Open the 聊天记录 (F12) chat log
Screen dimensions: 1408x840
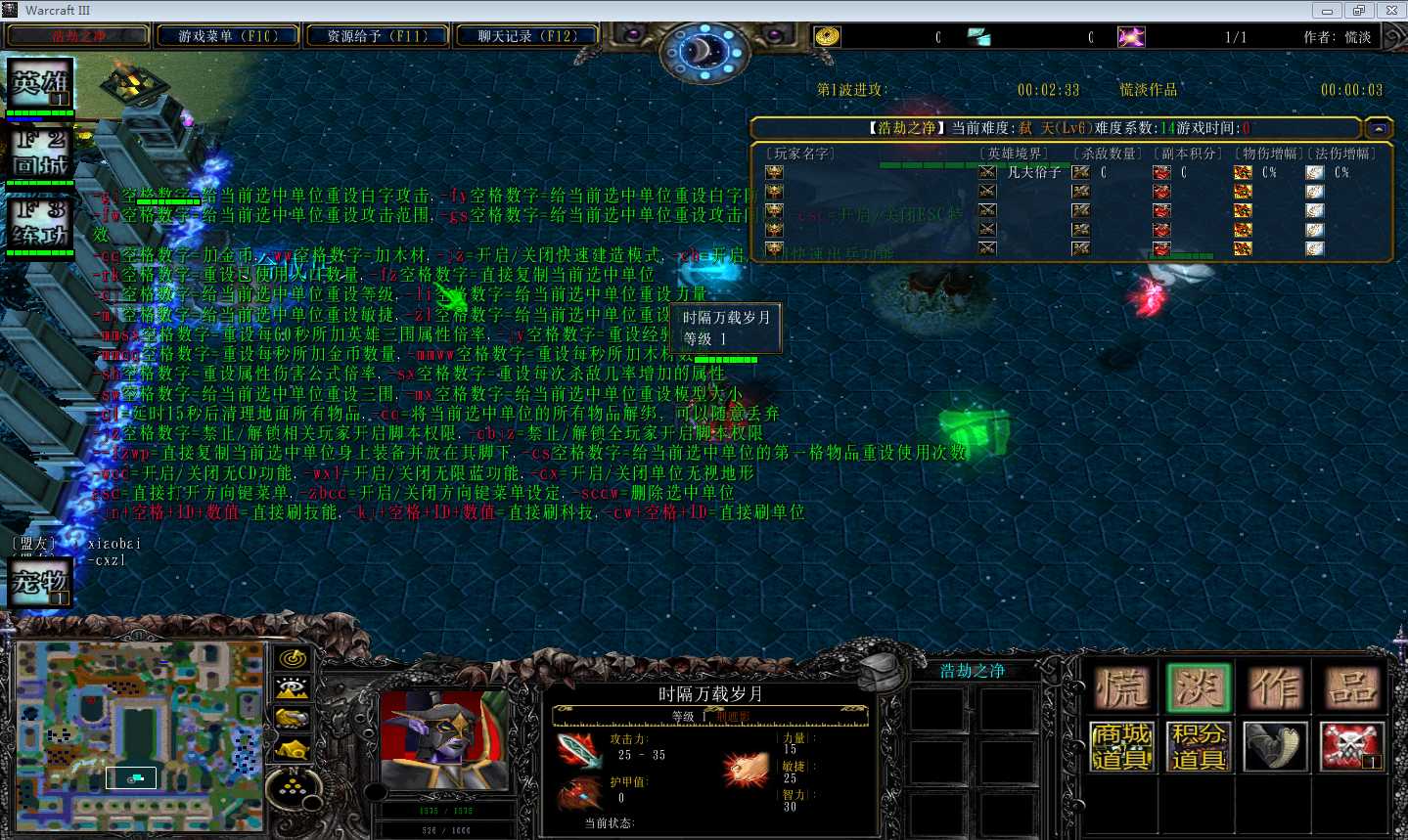point(526,36)
